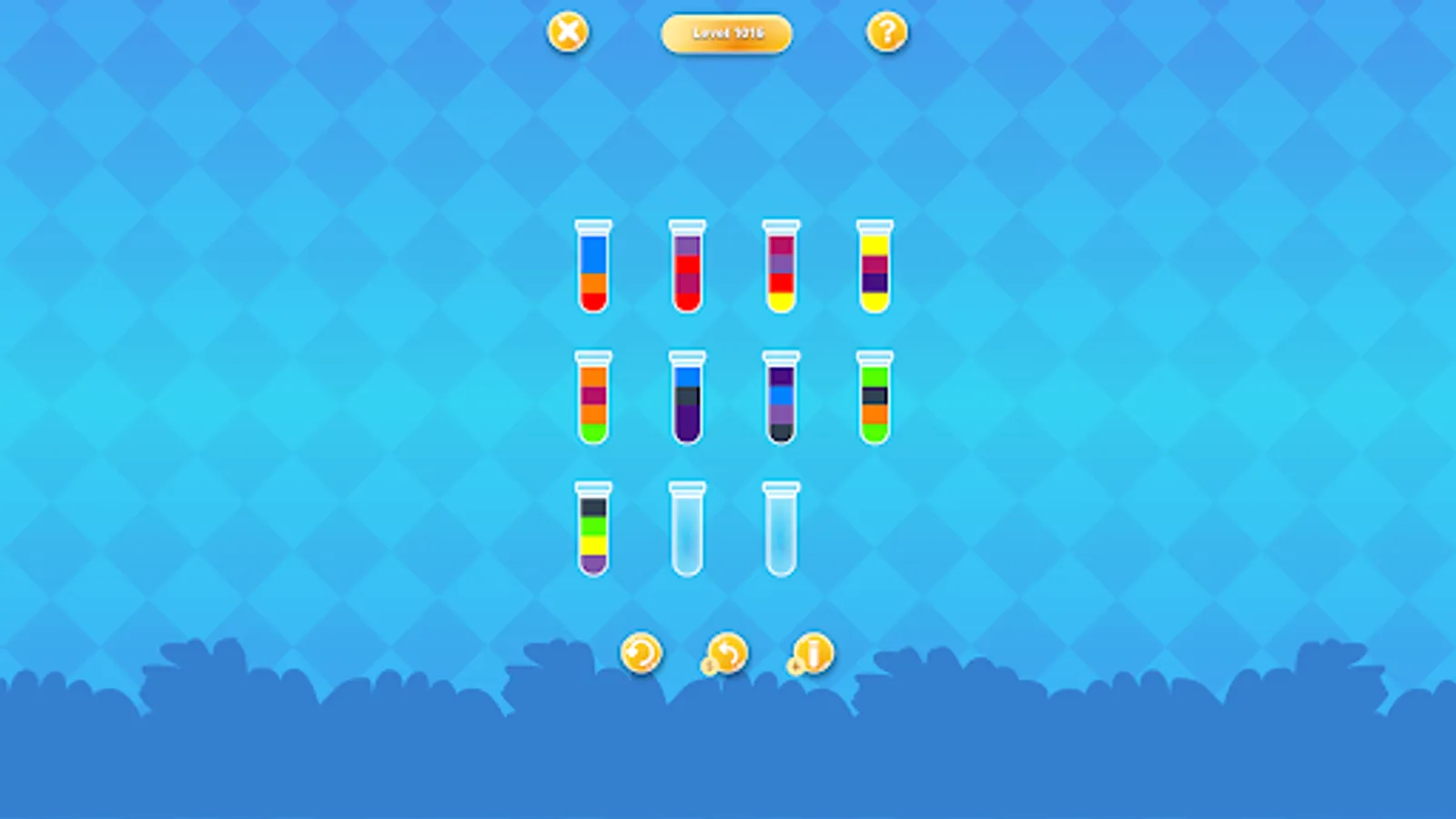
Task: Tap the restart level icon
Action: pos(643,652)
